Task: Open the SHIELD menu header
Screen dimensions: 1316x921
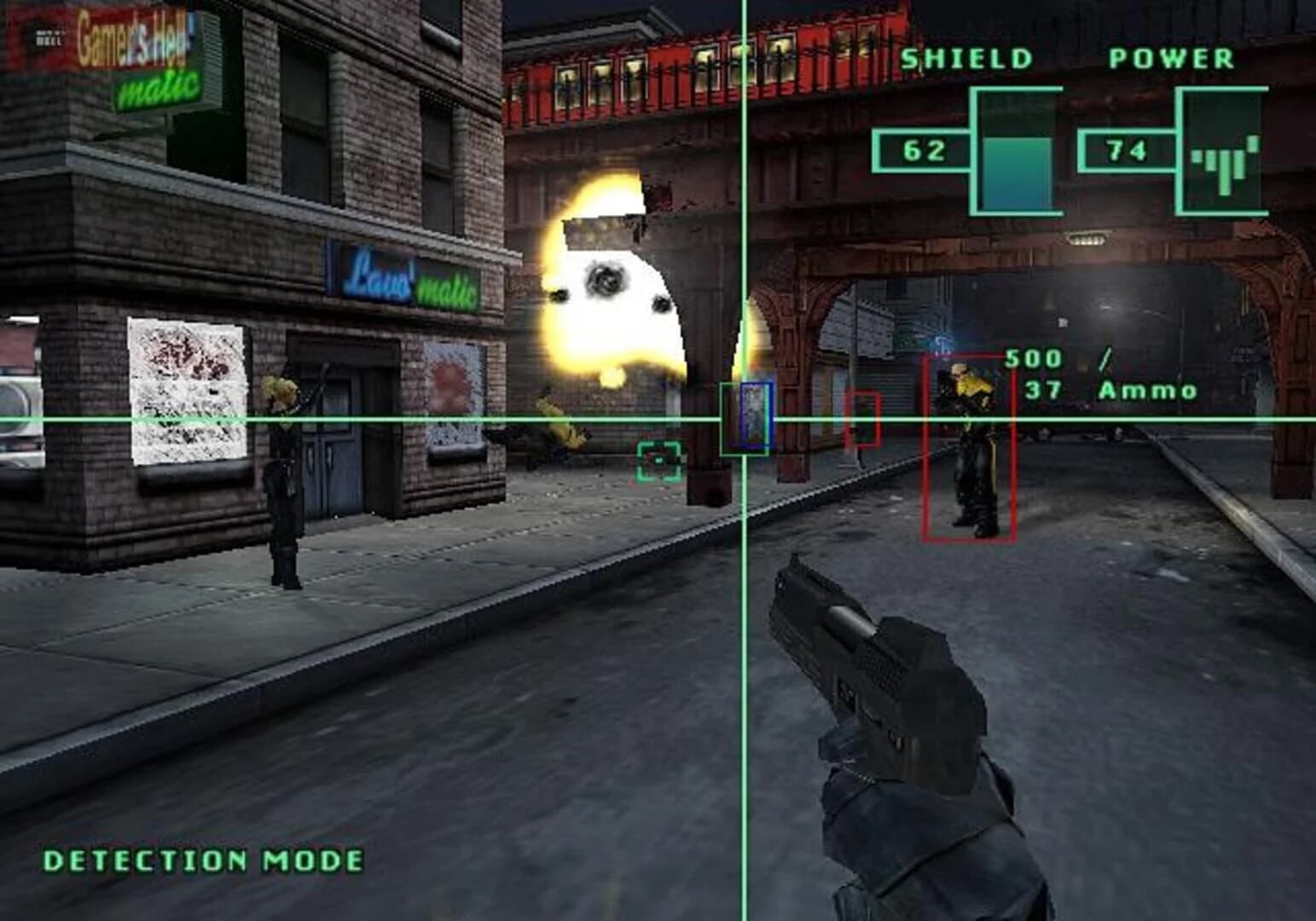Action: (966, 58)
